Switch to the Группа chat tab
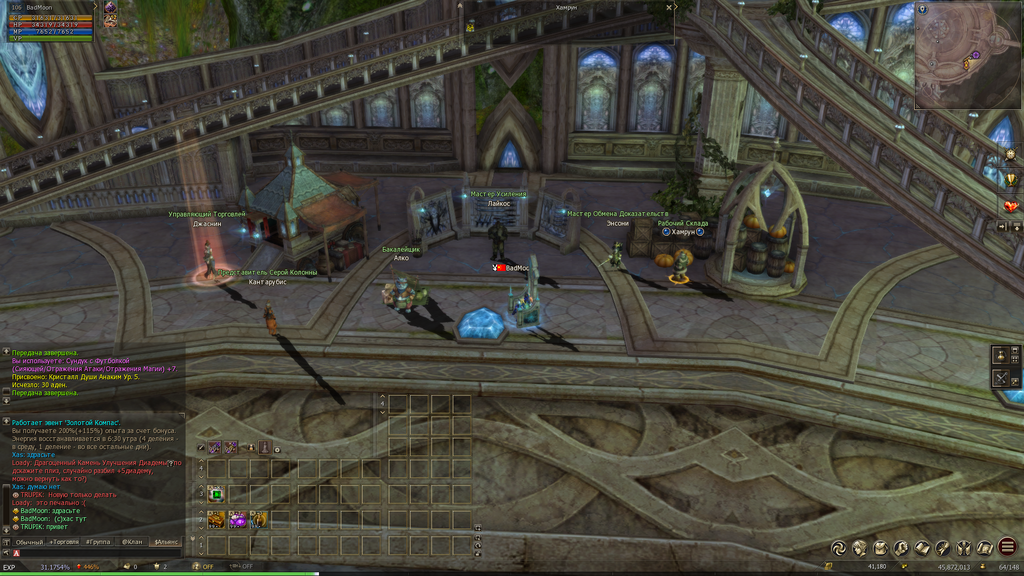 (98, 541)
